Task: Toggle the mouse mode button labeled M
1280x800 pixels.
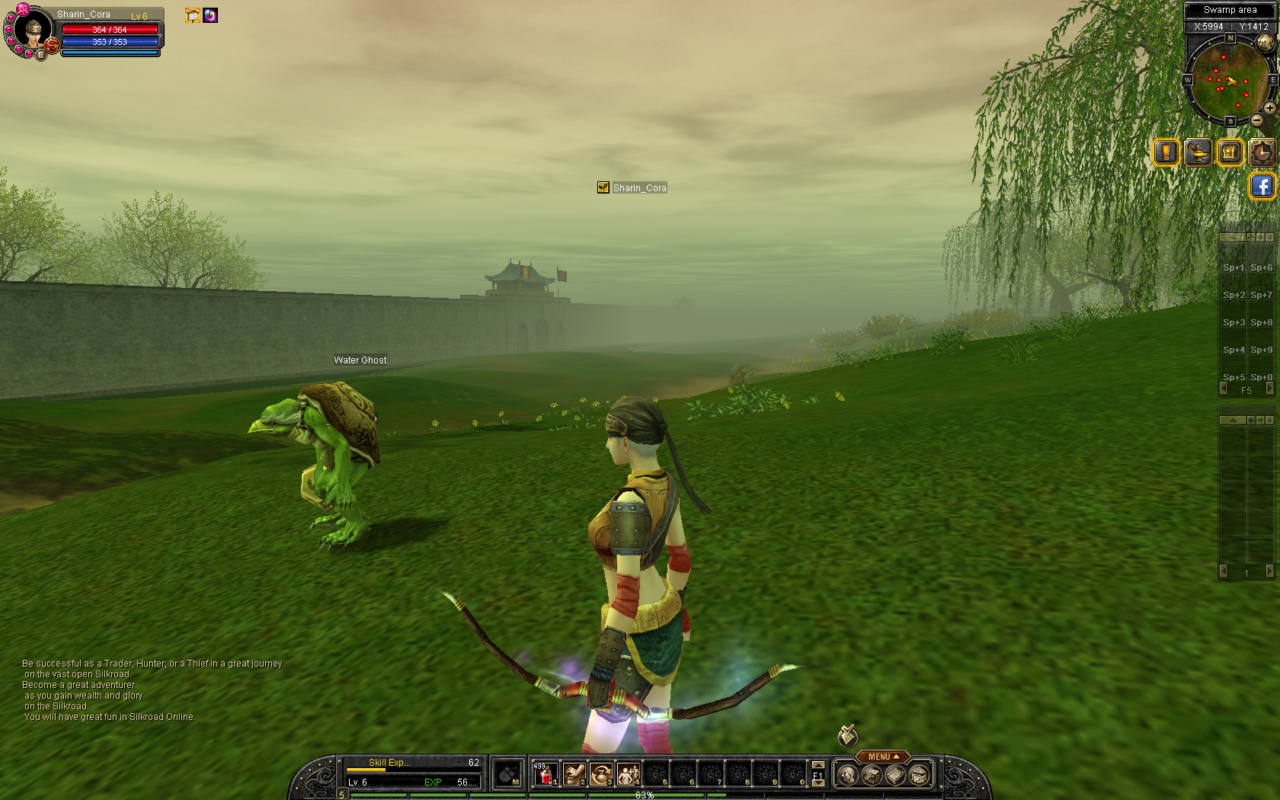Action: click(x=509, y=774)
